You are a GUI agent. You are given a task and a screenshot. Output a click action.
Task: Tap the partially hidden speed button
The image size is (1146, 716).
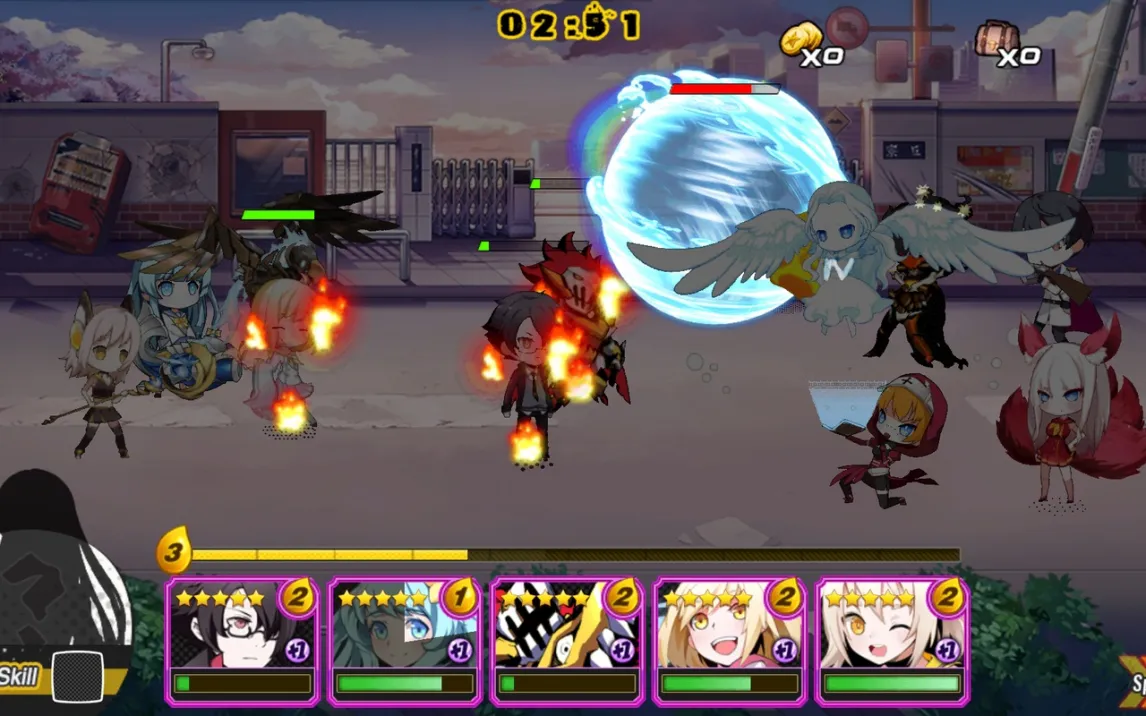1135,680
